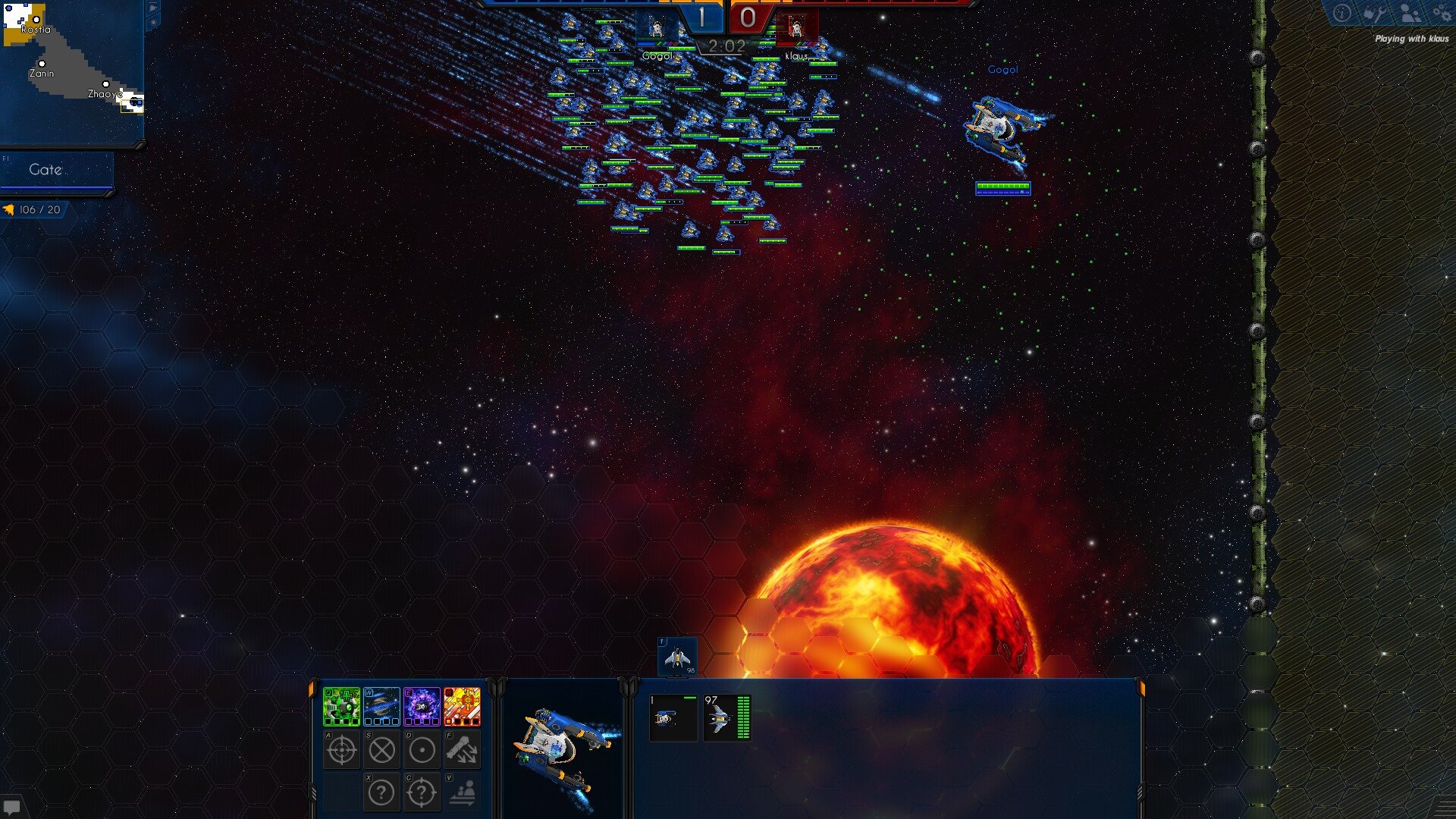The height and width of the screenshot is (819, 1456).
Task: Click the D hold-position command icon
Action: point(422,751)
